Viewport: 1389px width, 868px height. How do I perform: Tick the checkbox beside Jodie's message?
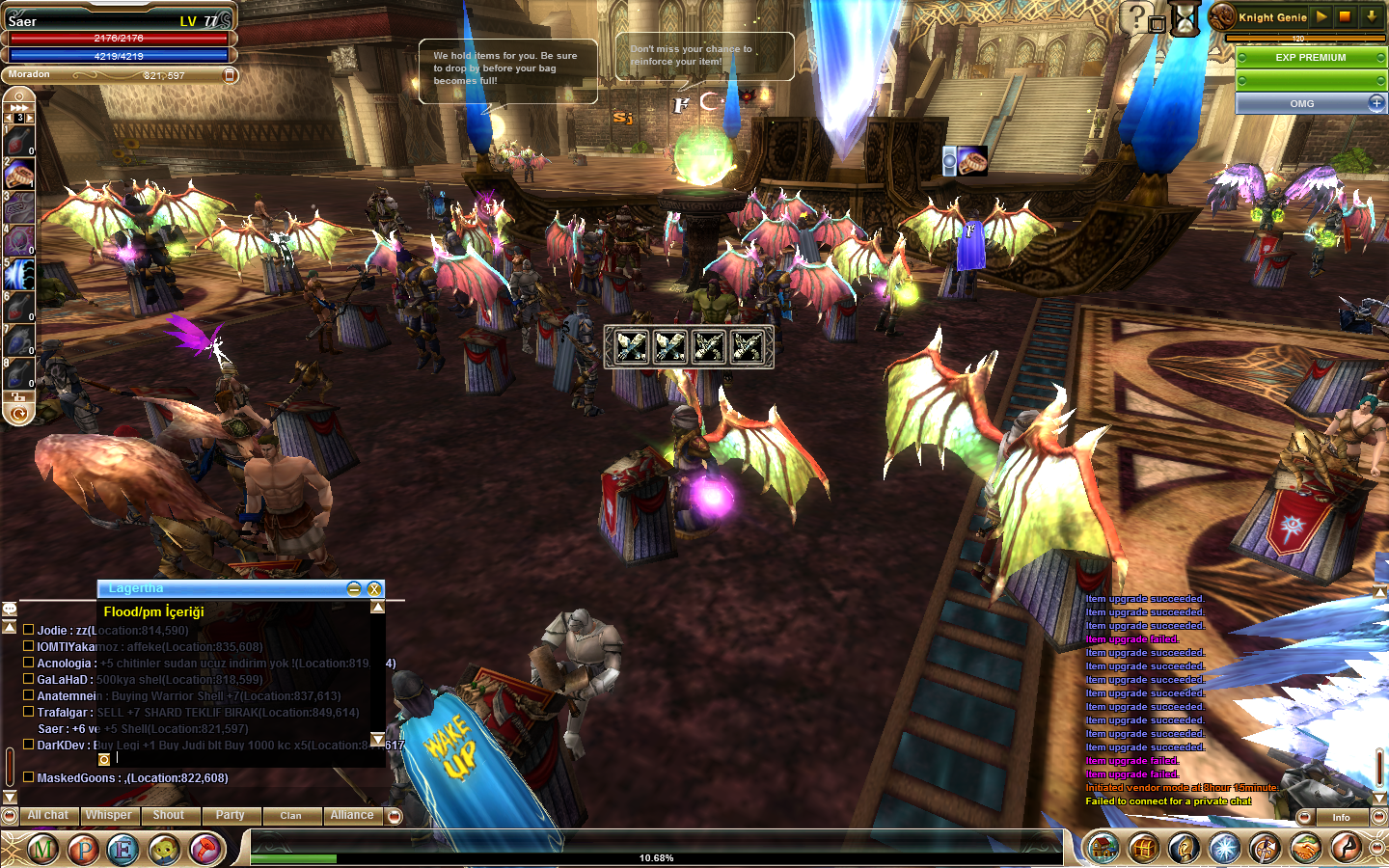(29, 630)
